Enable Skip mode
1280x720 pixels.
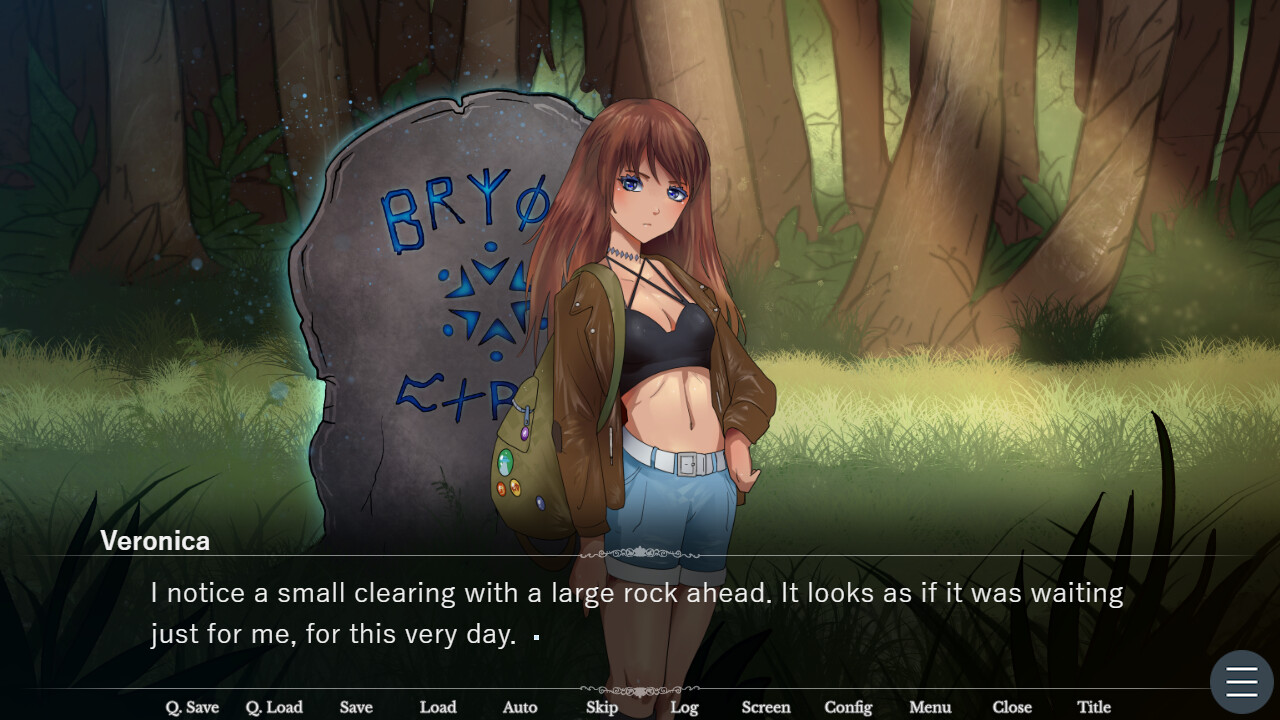[x=601, y=707]
